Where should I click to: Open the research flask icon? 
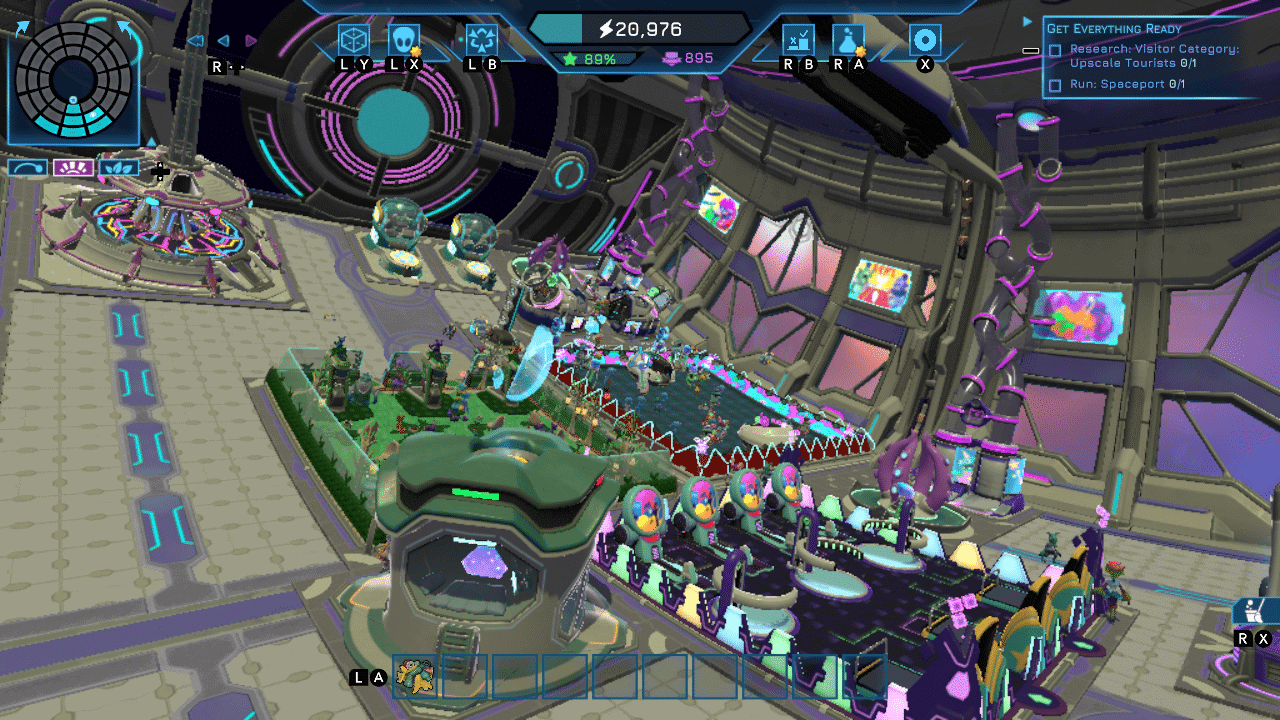click(848, 41)
